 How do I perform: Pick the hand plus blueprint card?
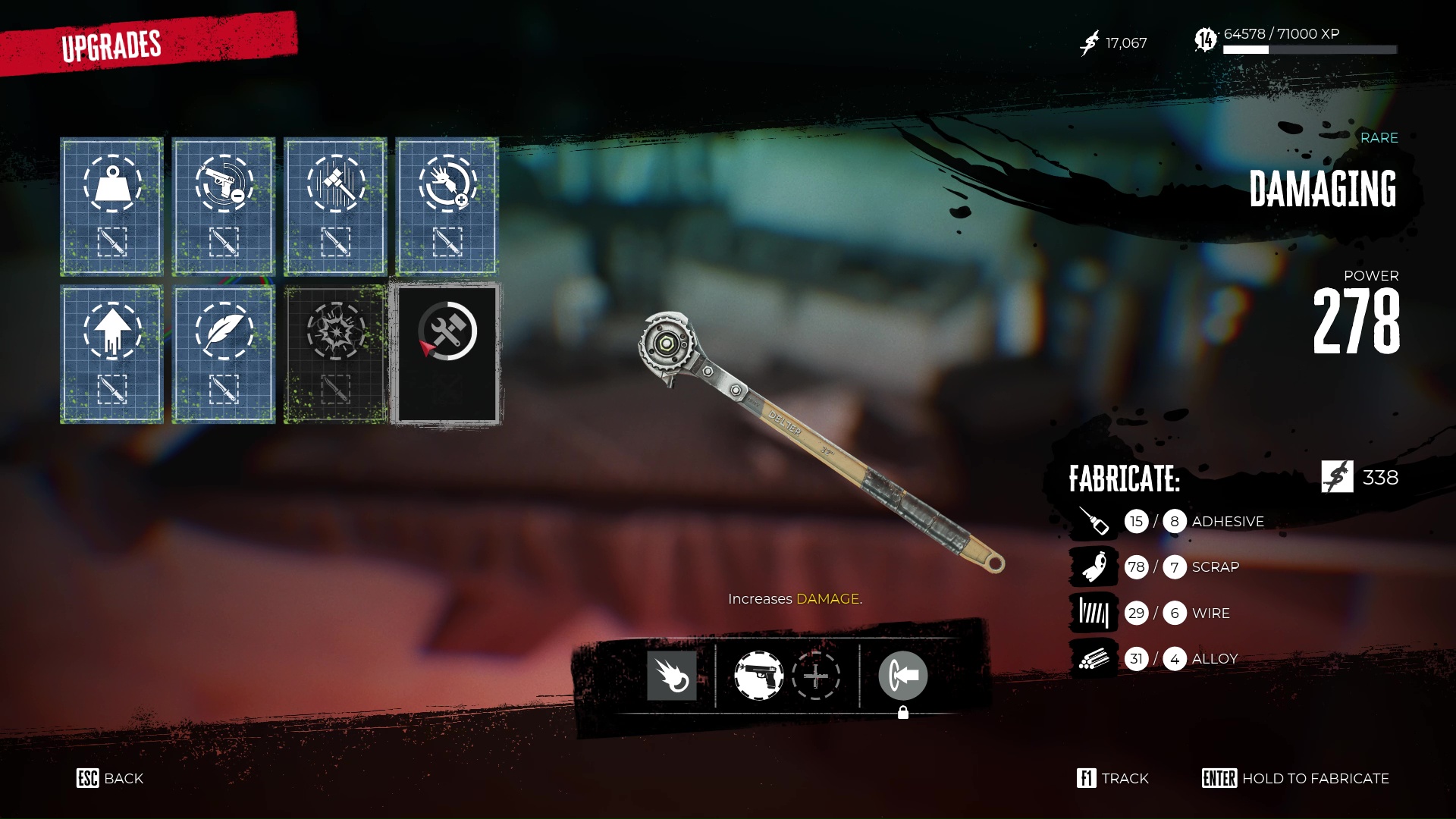(x=447, y=206)
